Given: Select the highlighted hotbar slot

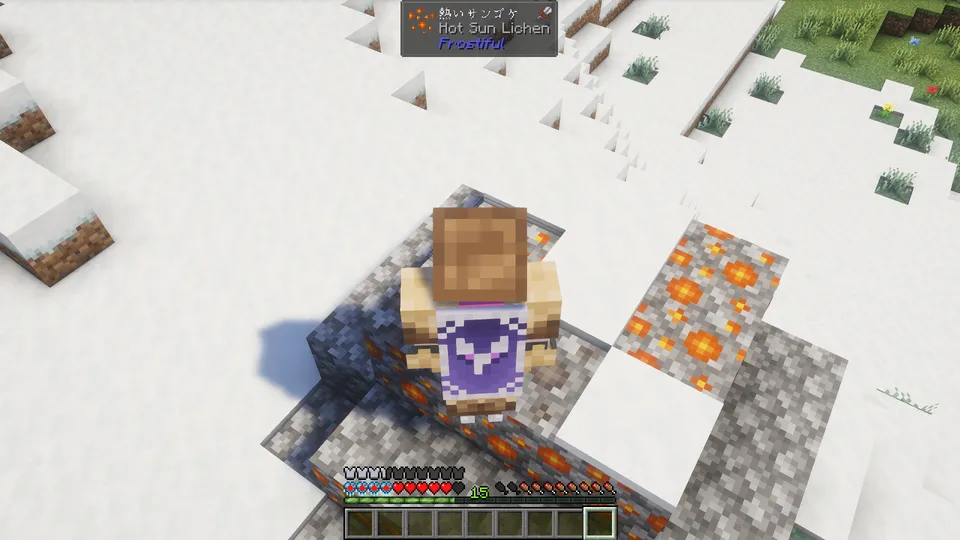Looking at the screenshot, I should click(x=600, y=522).
